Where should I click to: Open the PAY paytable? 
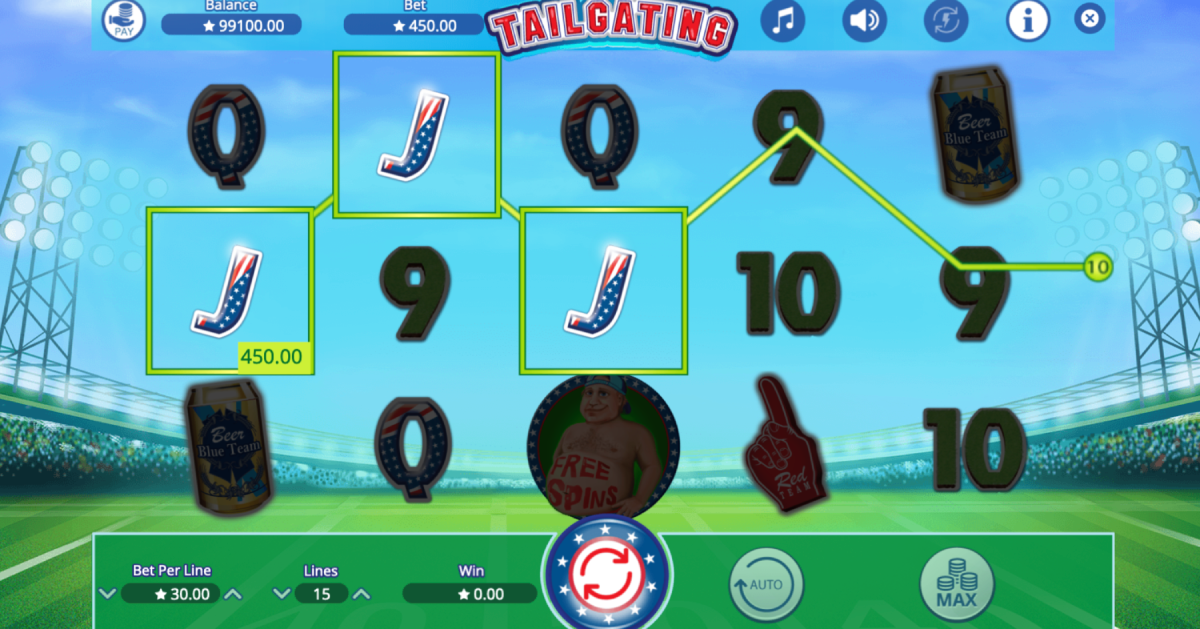pos(124,20)
